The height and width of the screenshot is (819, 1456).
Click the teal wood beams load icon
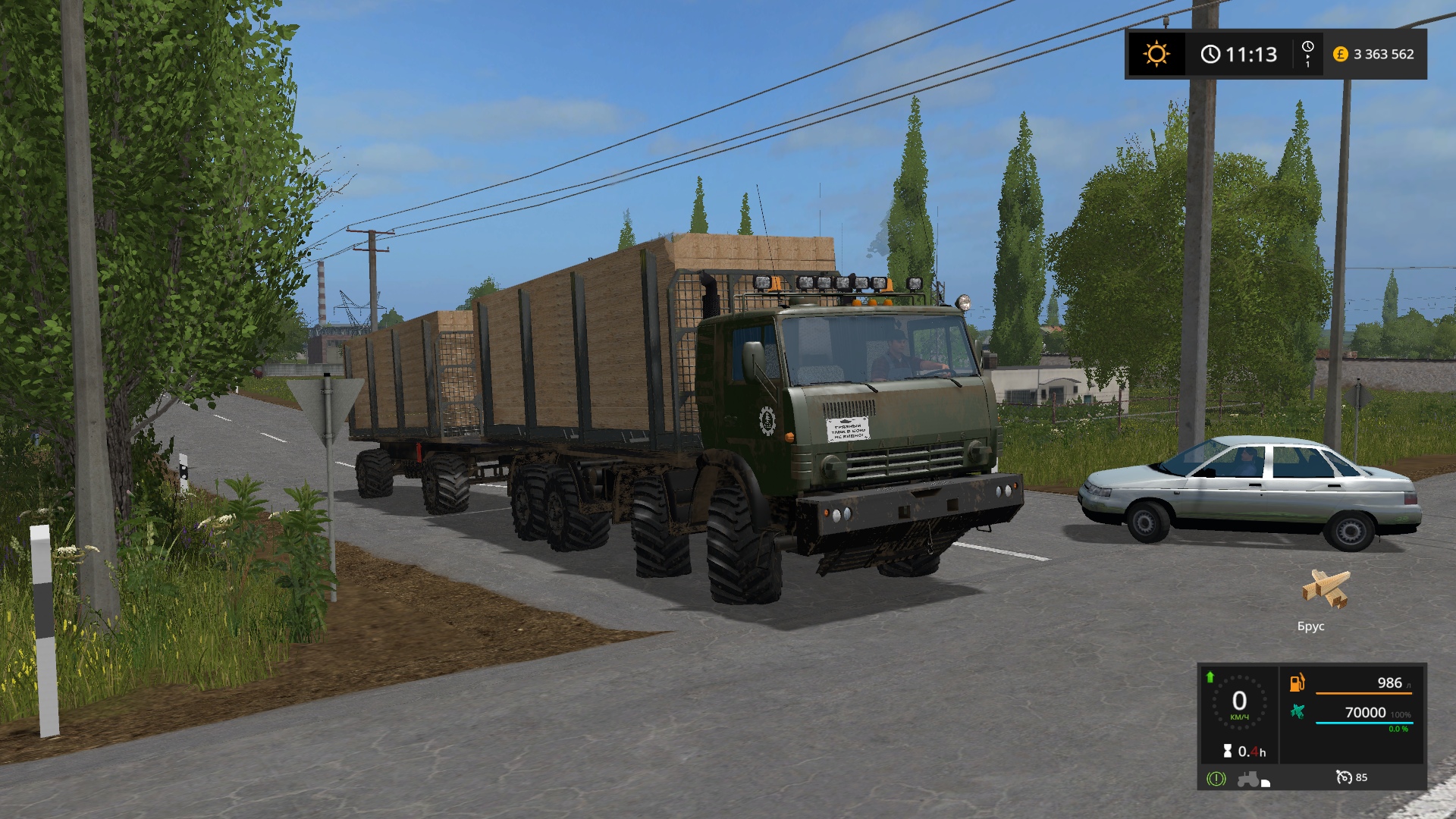pyautogui.click(x=1298, y=711)
